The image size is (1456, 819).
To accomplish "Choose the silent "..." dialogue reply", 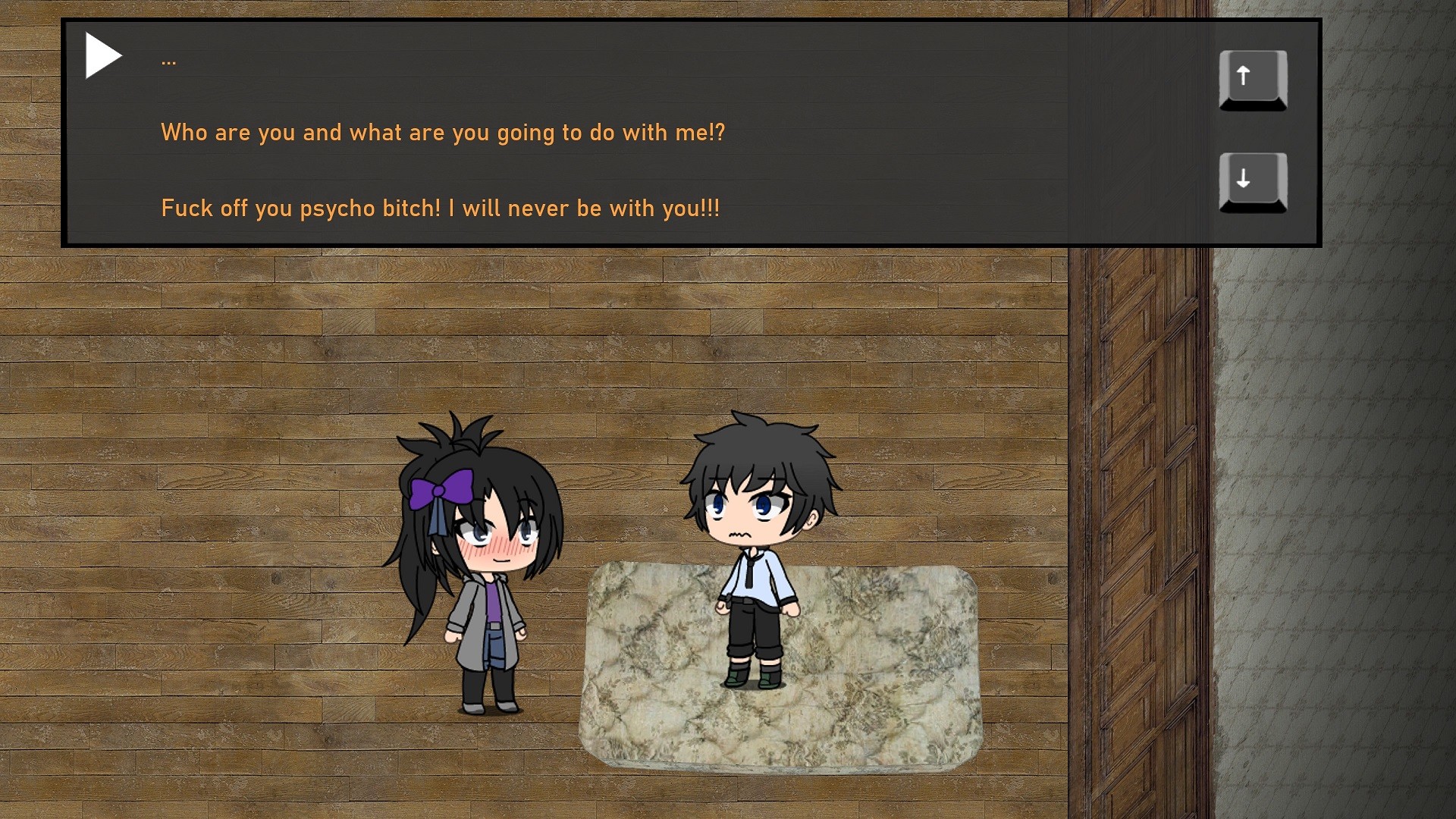I will tap(169, 59).
